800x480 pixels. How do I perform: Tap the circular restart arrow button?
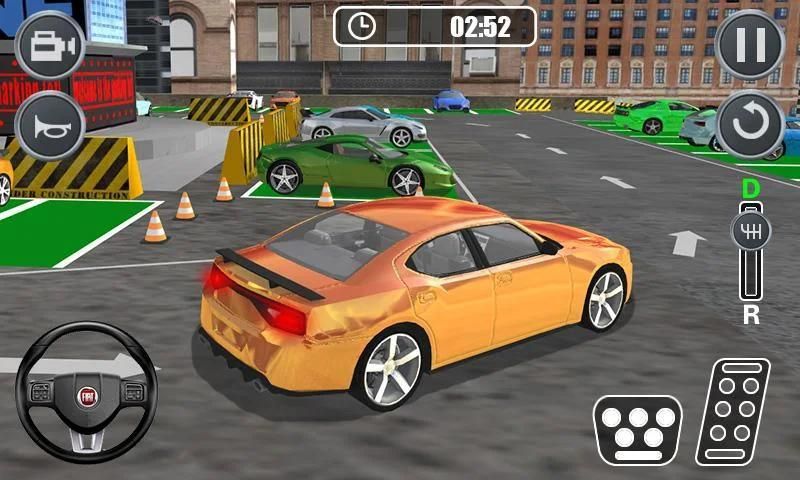point(750,124)
